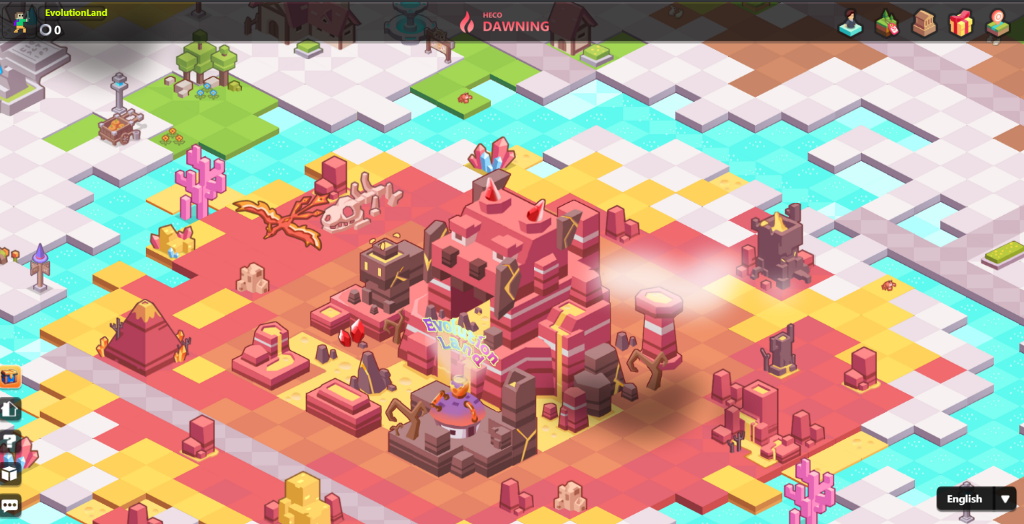Click the white house home icon

(11, 408)
